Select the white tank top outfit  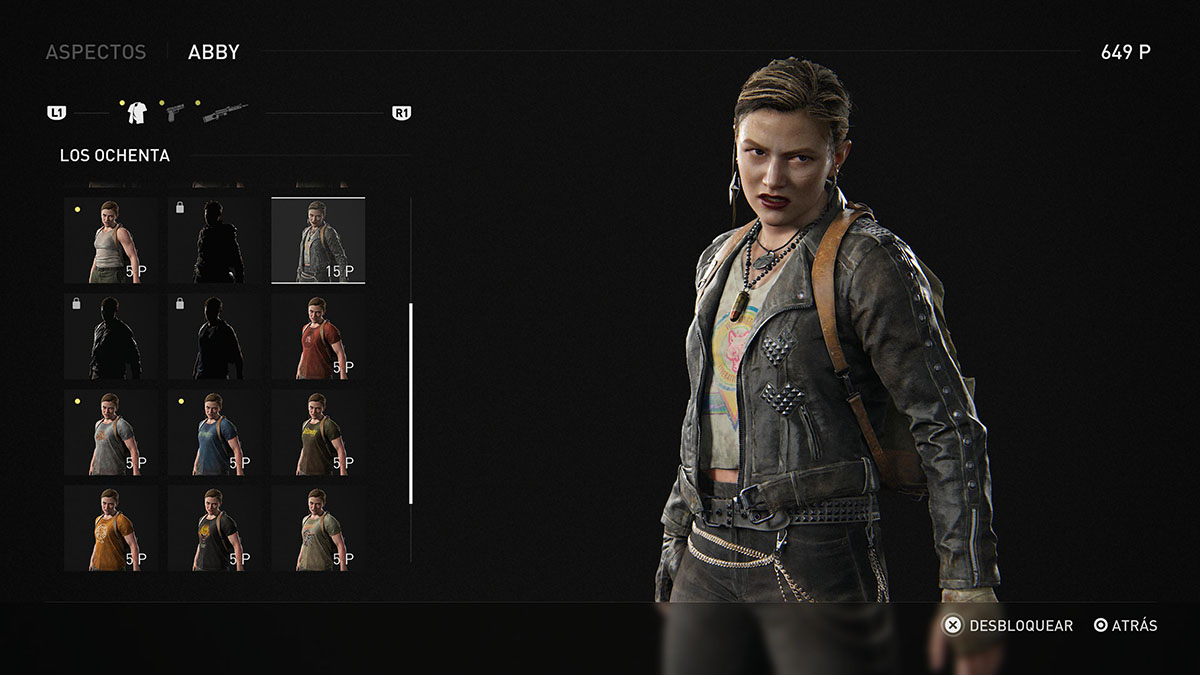110,240
